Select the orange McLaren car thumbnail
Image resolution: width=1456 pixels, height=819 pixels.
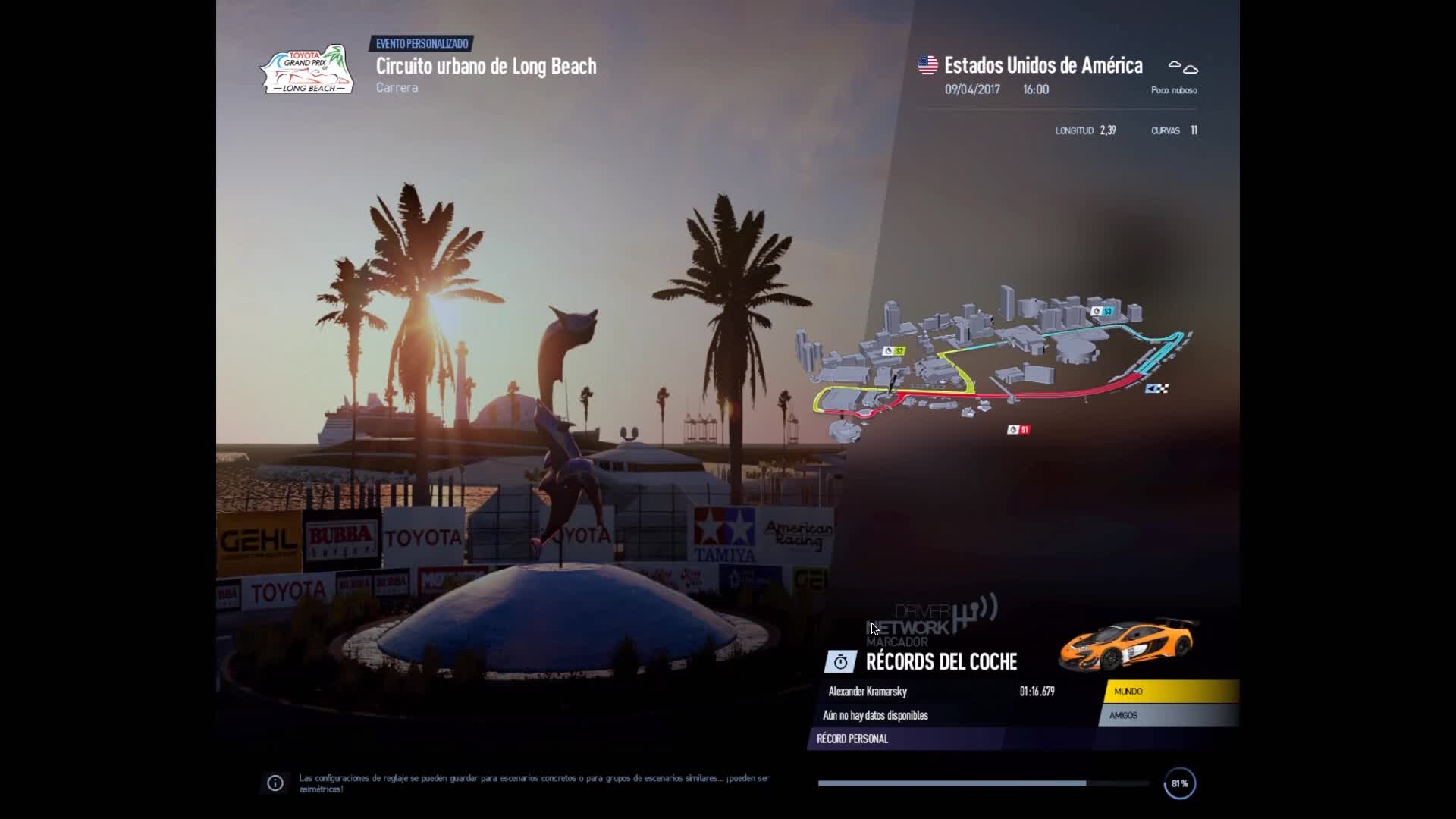tap(1128, 644)
